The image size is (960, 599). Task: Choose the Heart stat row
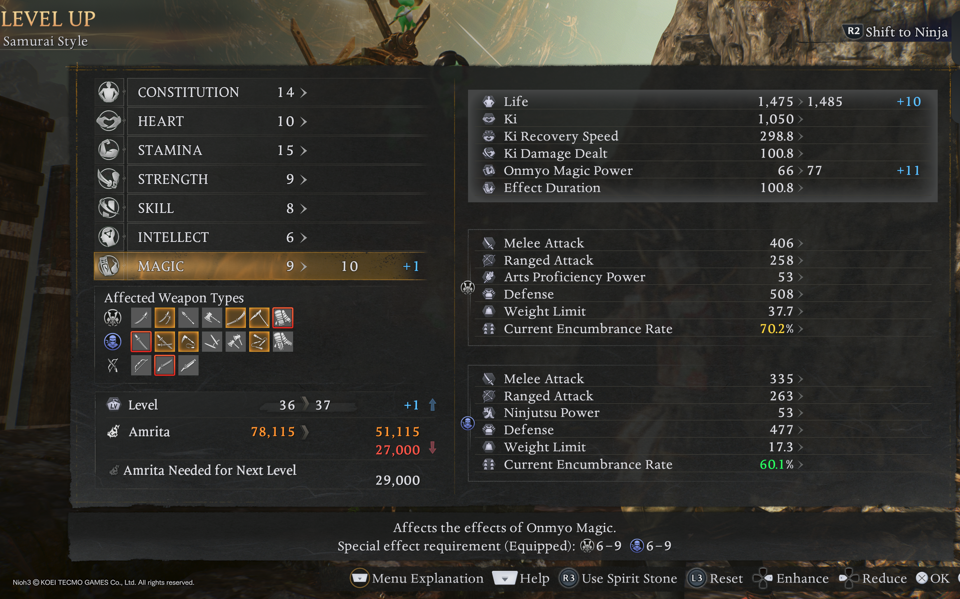point(260,121)
